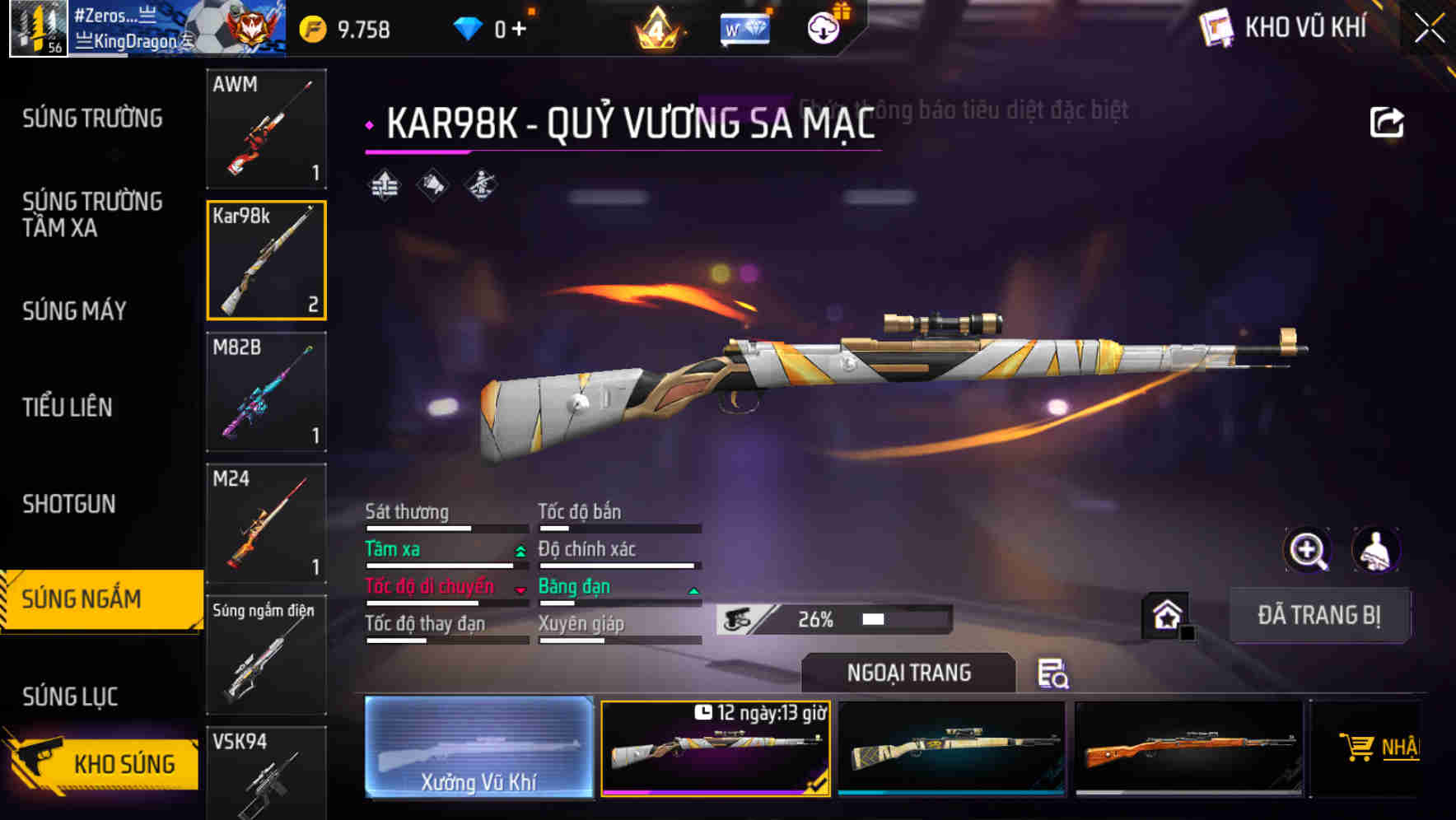Click the Đã Trang Bị button
Screen dimensions: 1456x820
(x=1320, y=615)
